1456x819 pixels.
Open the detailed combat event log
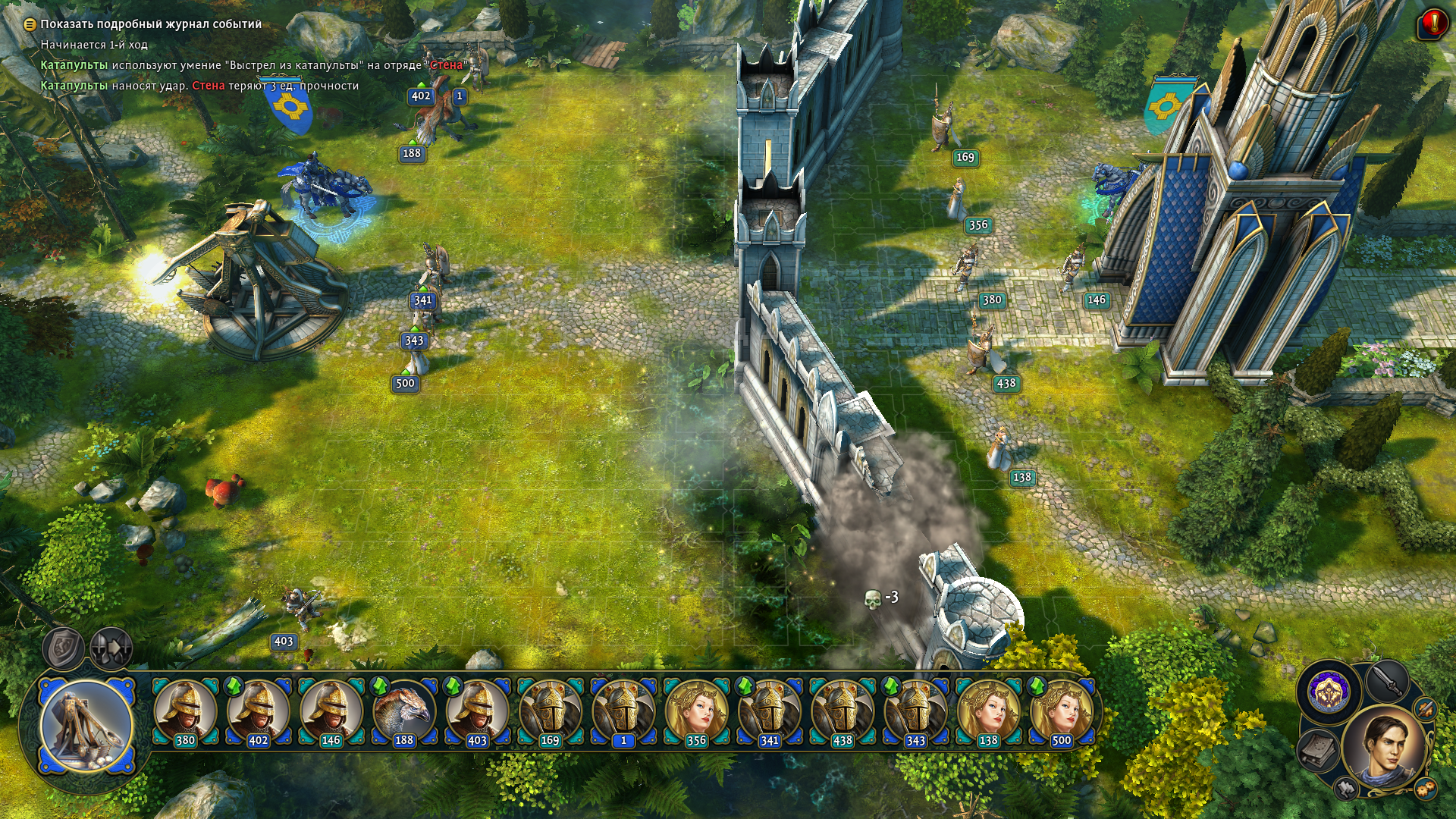pyautogui.click(x=144, y=24)
